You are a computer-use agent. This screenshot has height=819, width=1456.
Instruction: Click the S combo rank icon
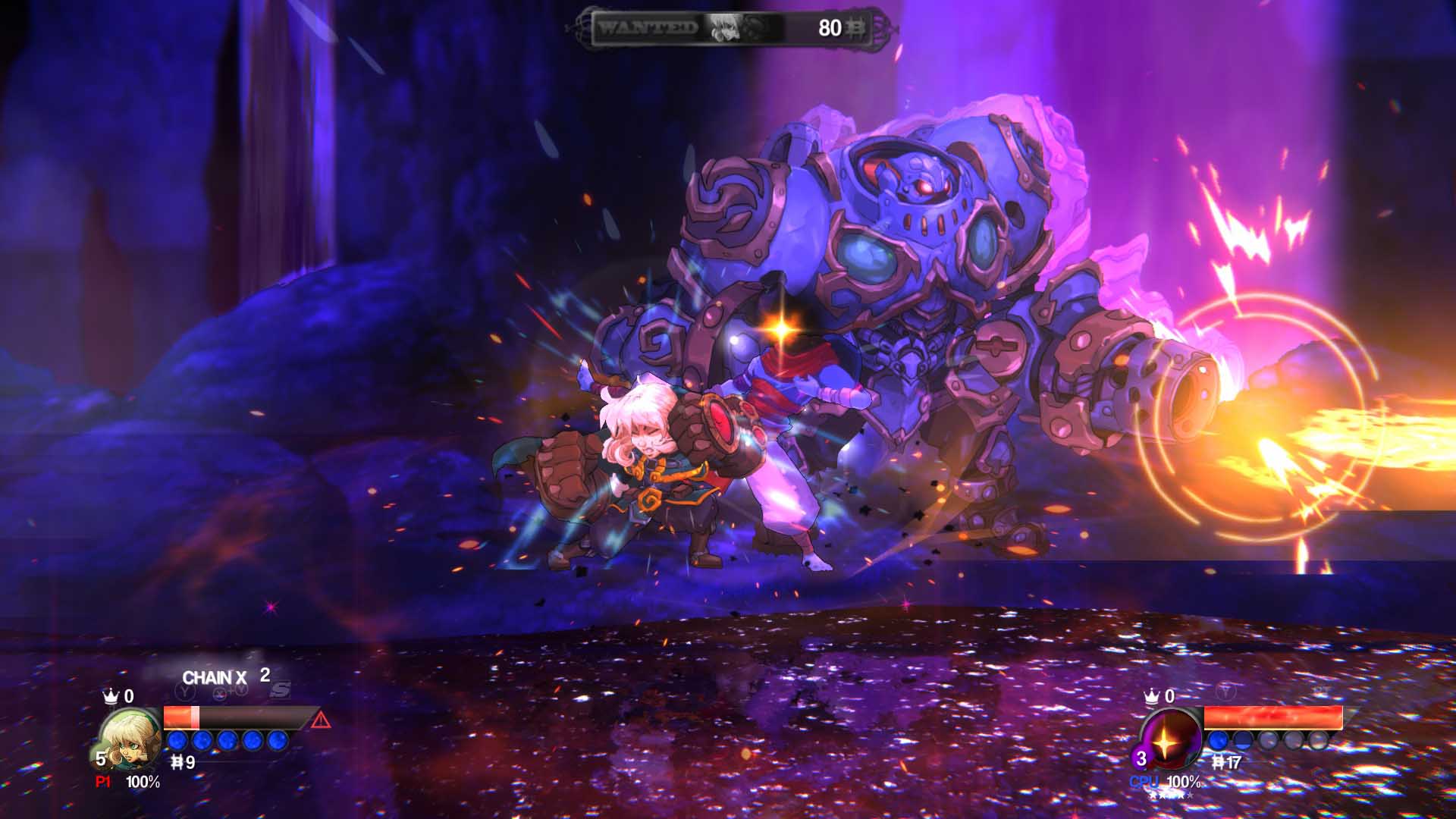281,690
